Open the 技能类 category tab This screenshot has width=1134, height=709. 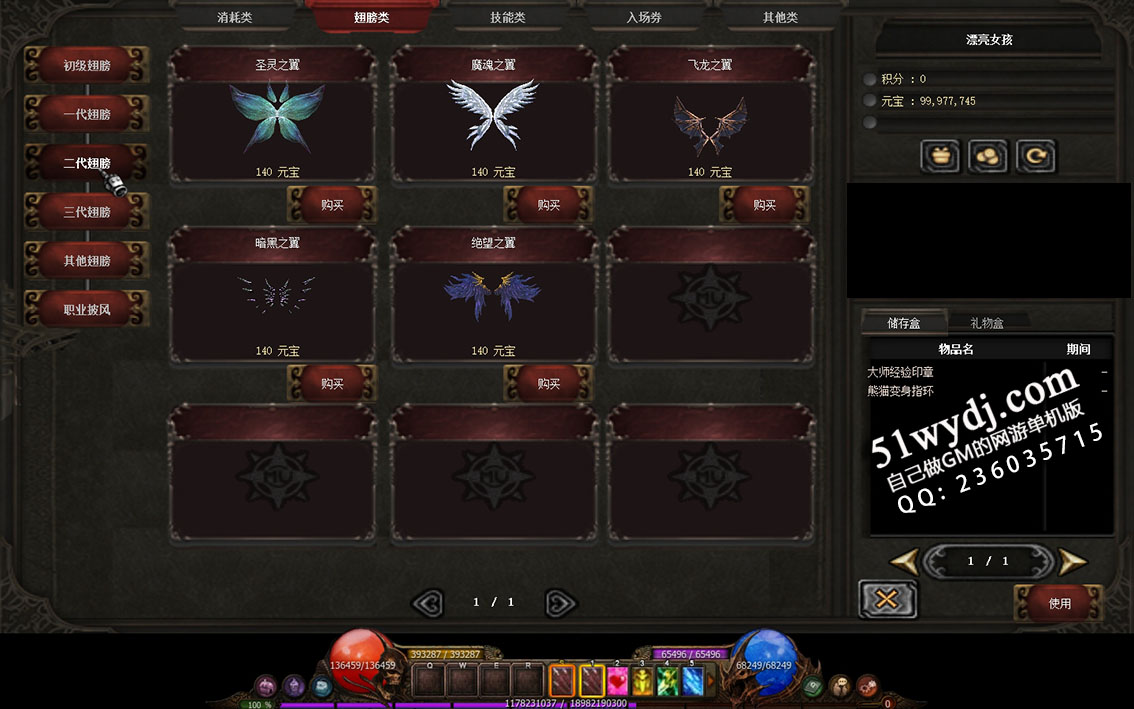[507, 17]
